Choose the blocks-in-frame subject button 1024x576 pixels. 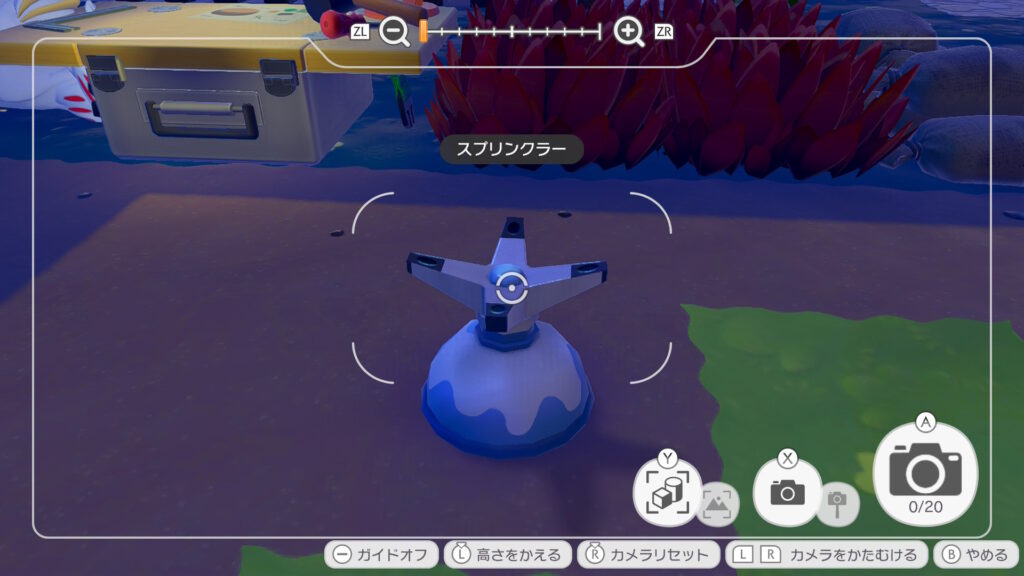[x=666, y=493]
